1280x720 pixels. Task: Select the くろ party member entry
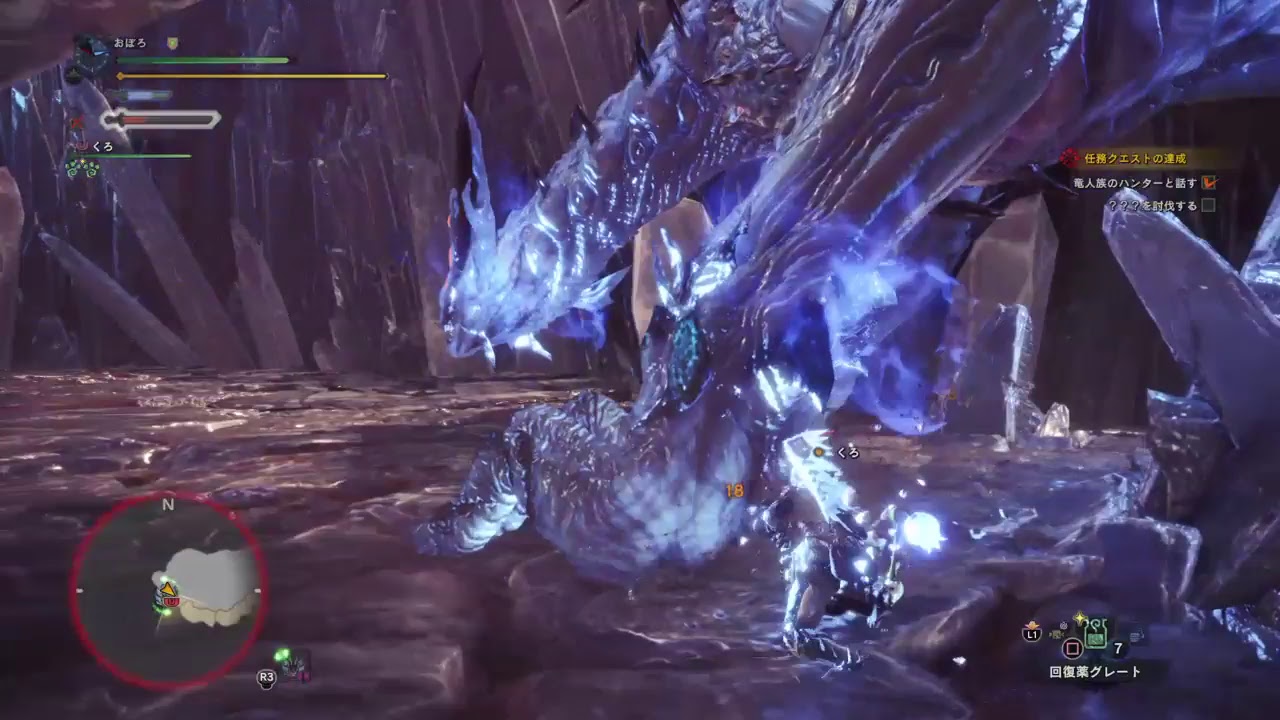coord(102,146)
